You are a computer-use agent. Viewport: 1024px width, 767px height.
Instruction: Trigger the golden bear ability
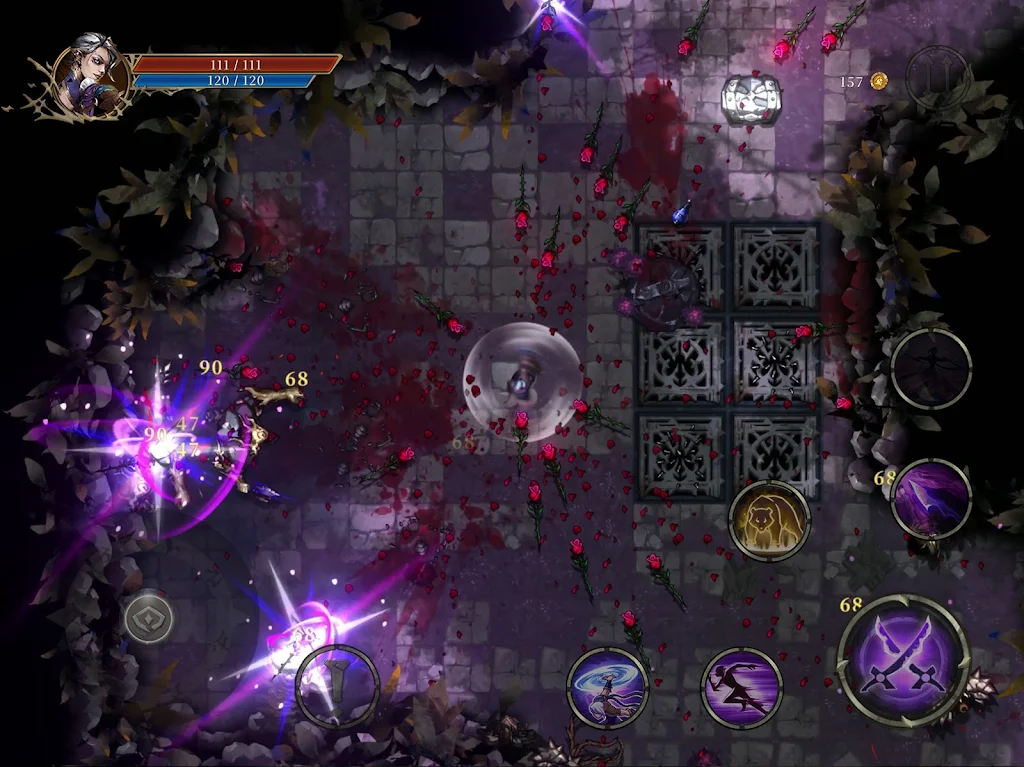click(x=769, y=520)
